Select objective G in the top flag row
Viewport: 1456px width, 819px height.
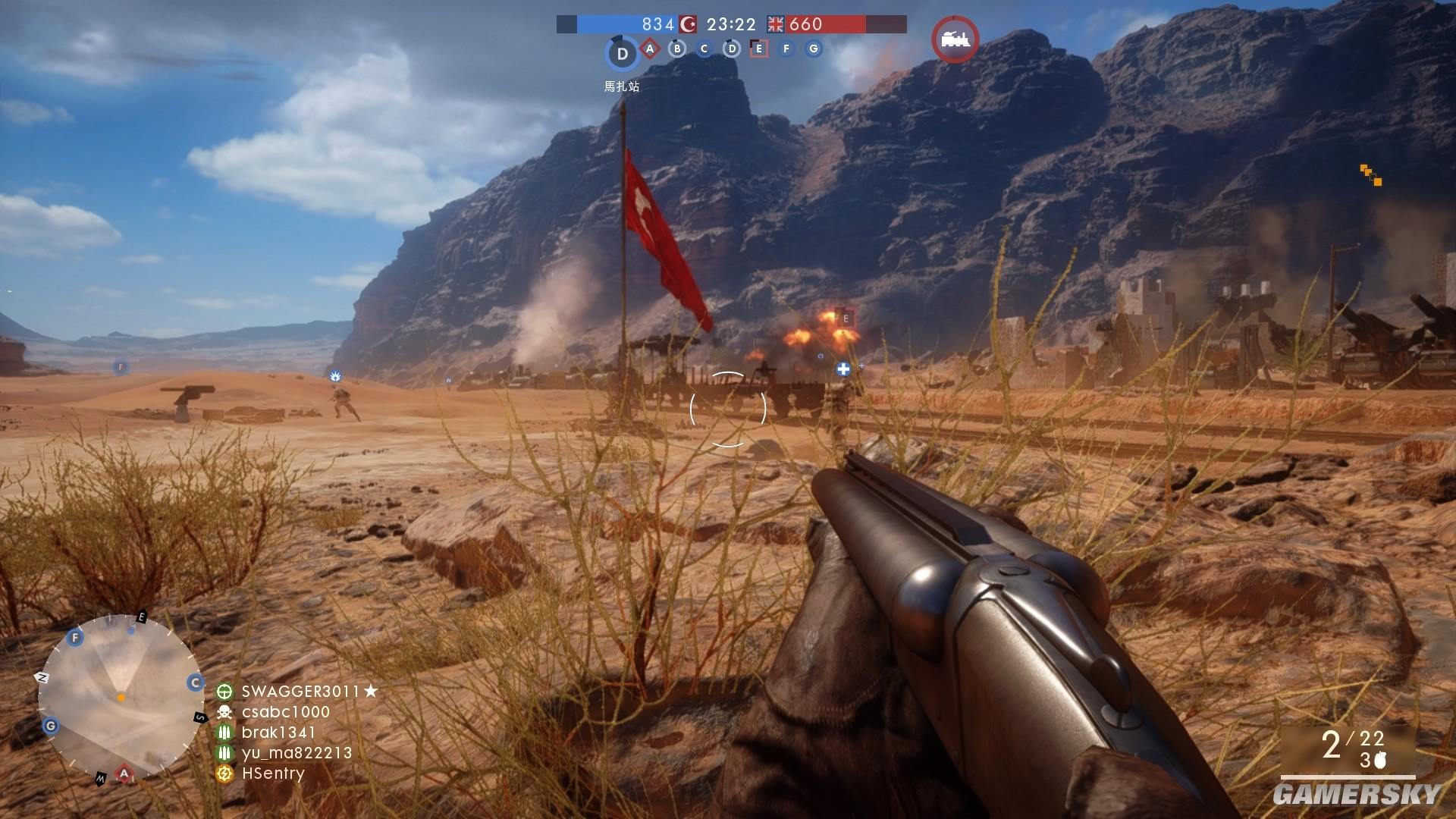[x=814, y=49]
